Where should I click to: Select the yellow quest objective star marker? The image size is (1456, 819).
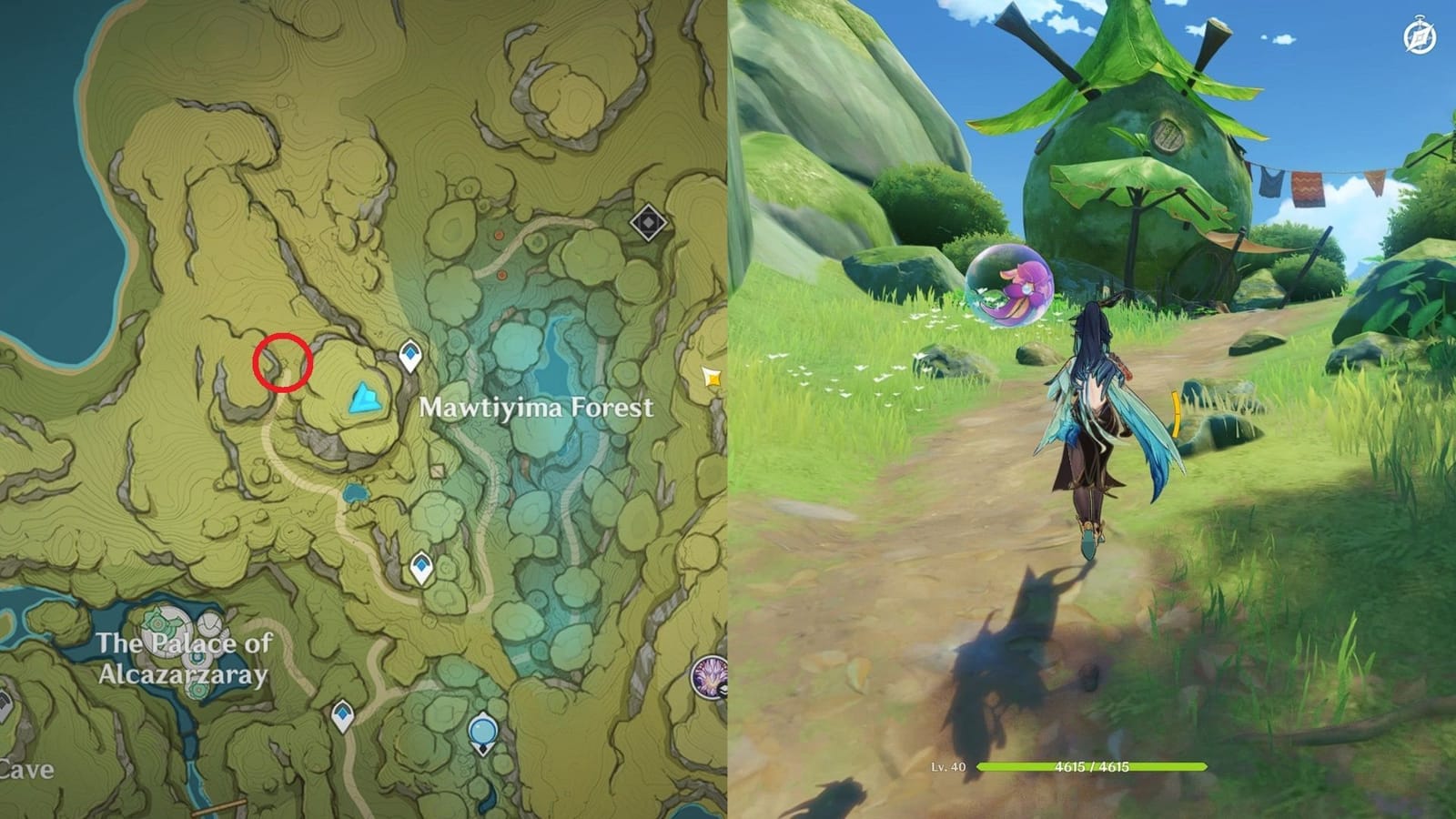(x=713, y=377)
